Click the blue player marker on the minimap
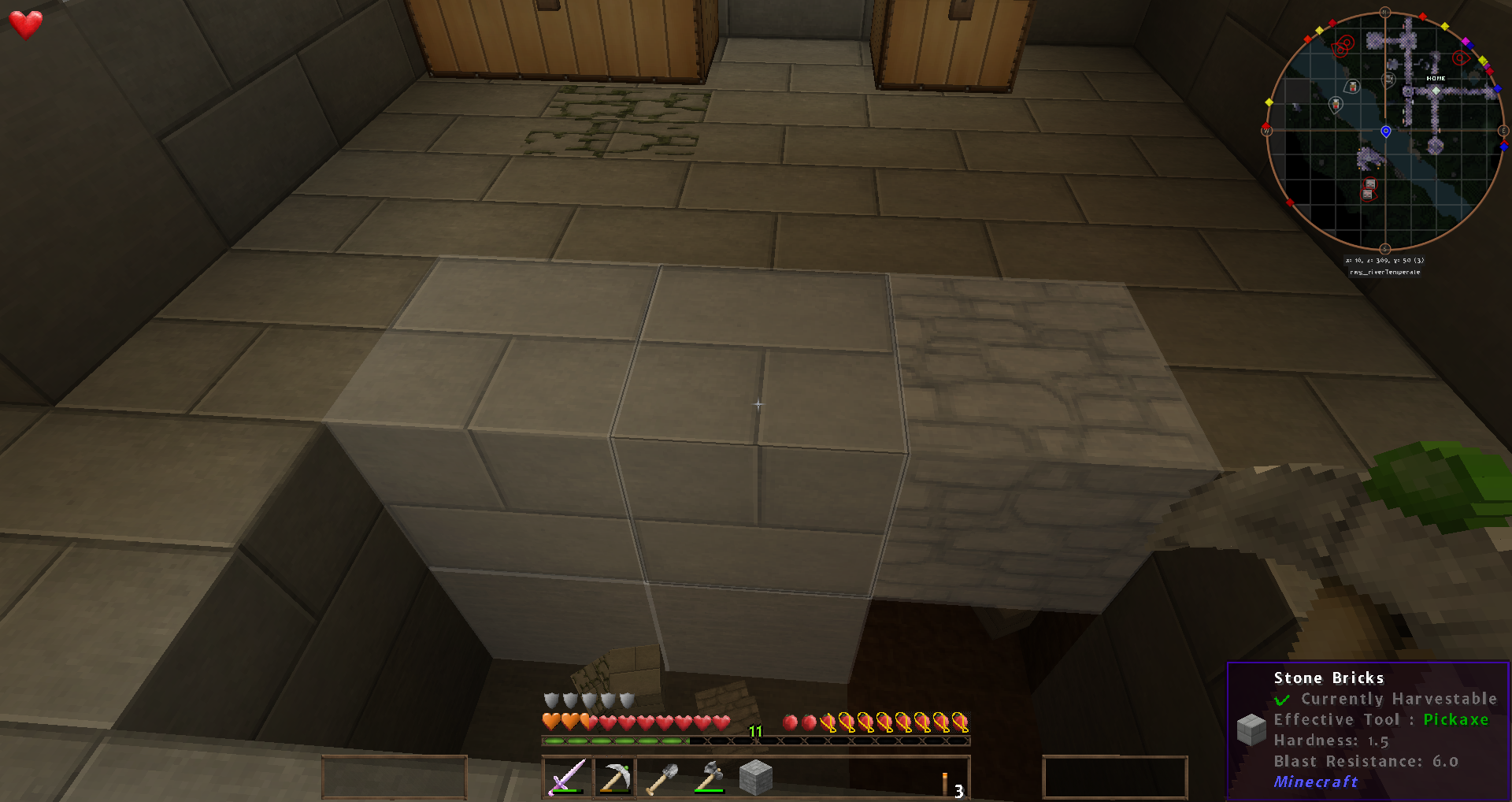This screenshot has width=1512, height=802. coord(1384,132)
